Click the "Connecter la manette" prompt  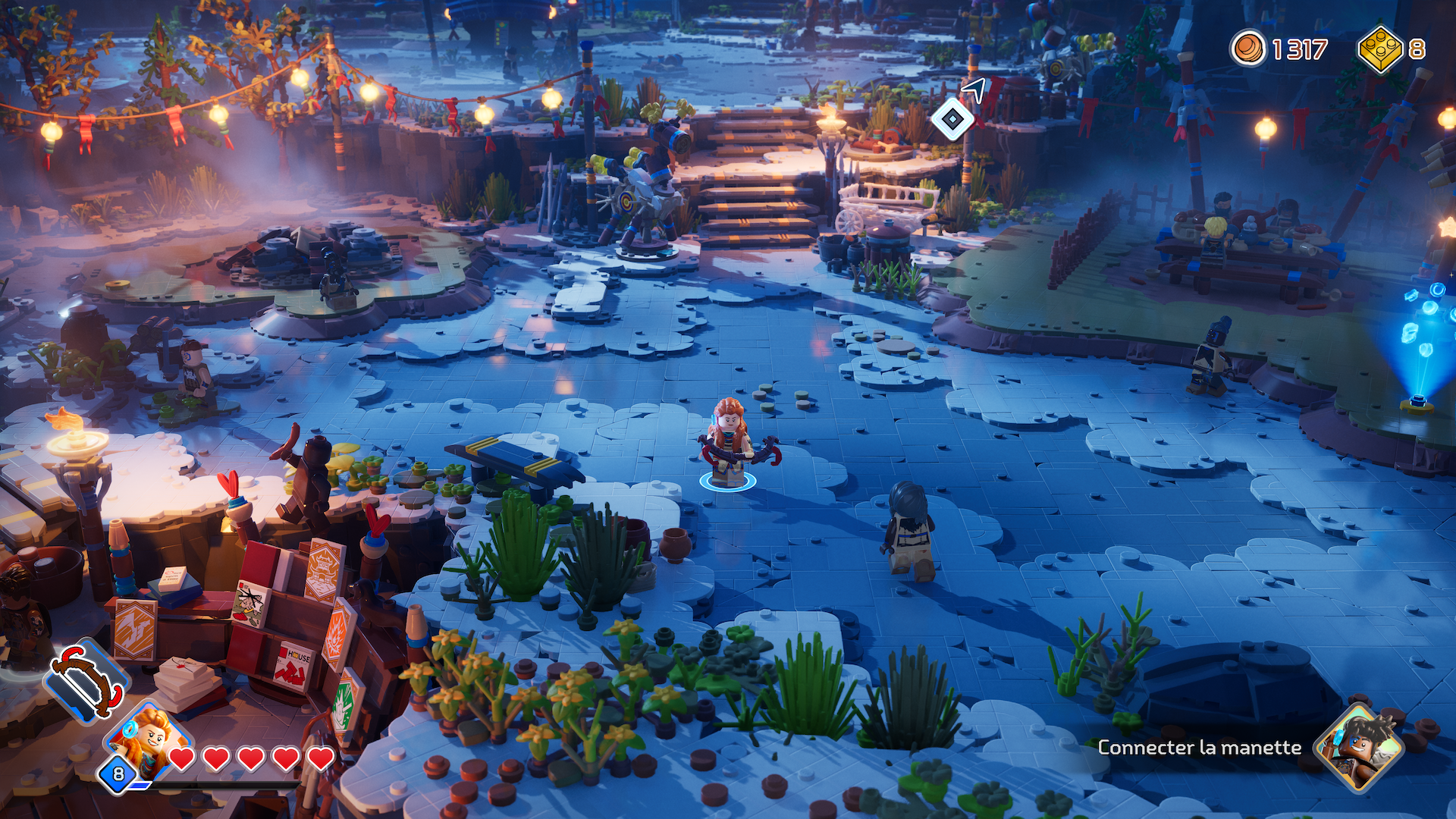pos(1199,748)
